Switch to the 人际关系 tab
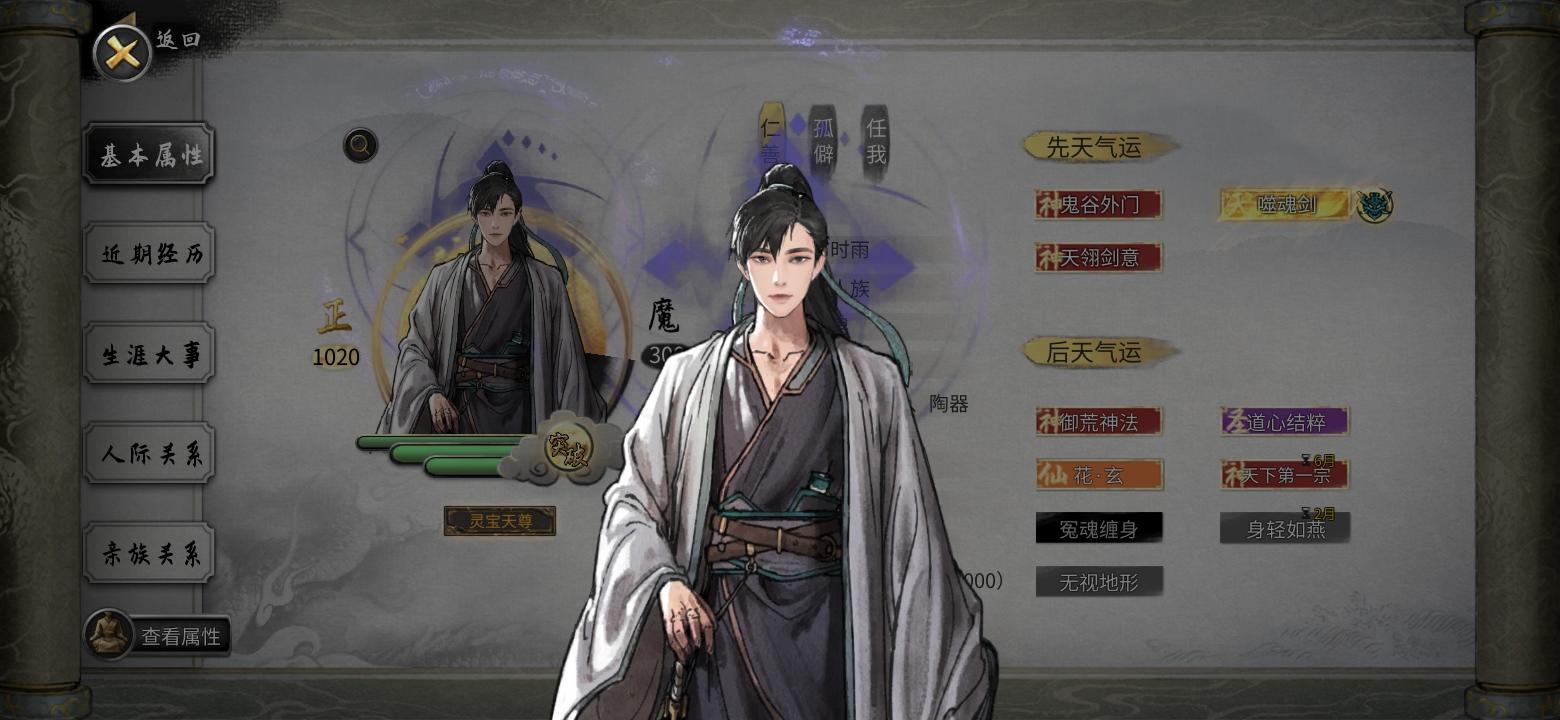 (x=148, y=453)
